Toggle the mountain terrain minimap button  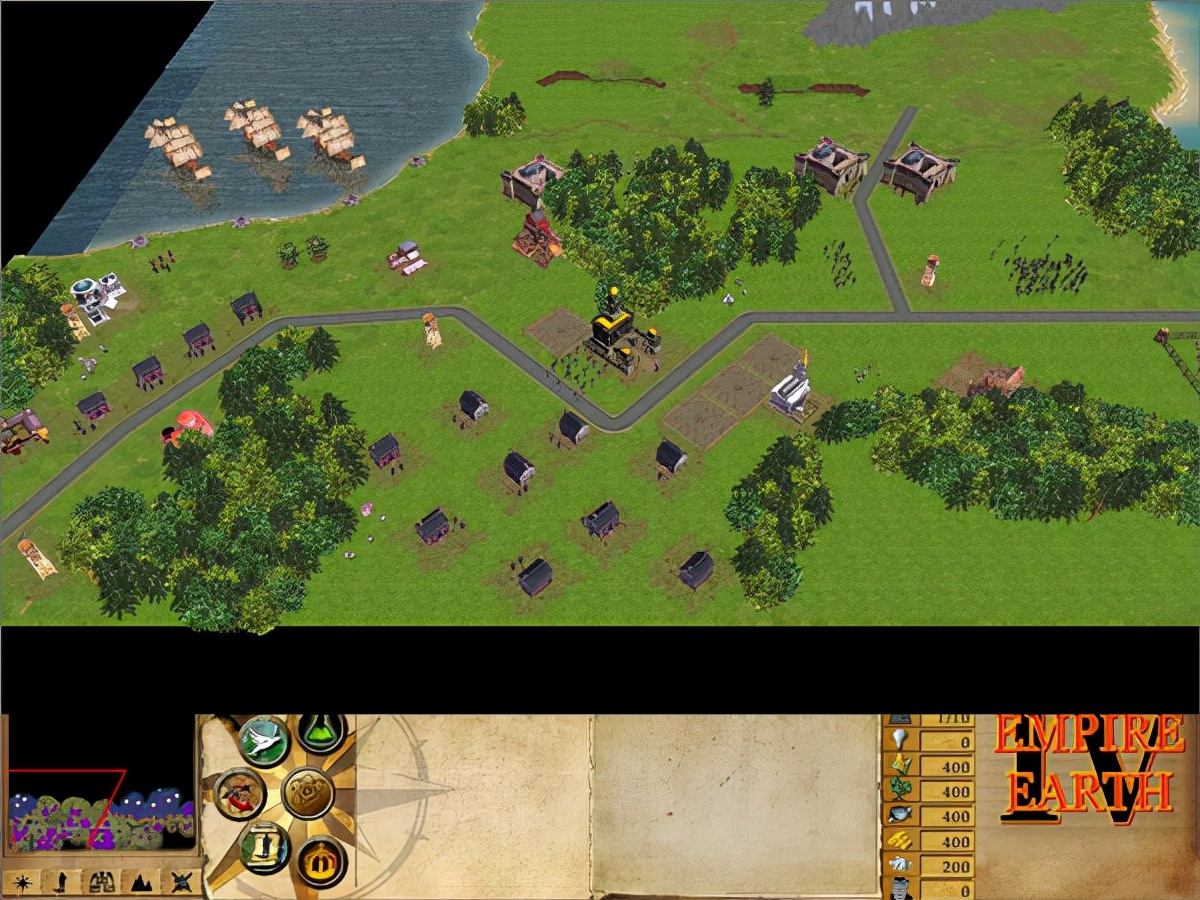(x=140, y=882)
